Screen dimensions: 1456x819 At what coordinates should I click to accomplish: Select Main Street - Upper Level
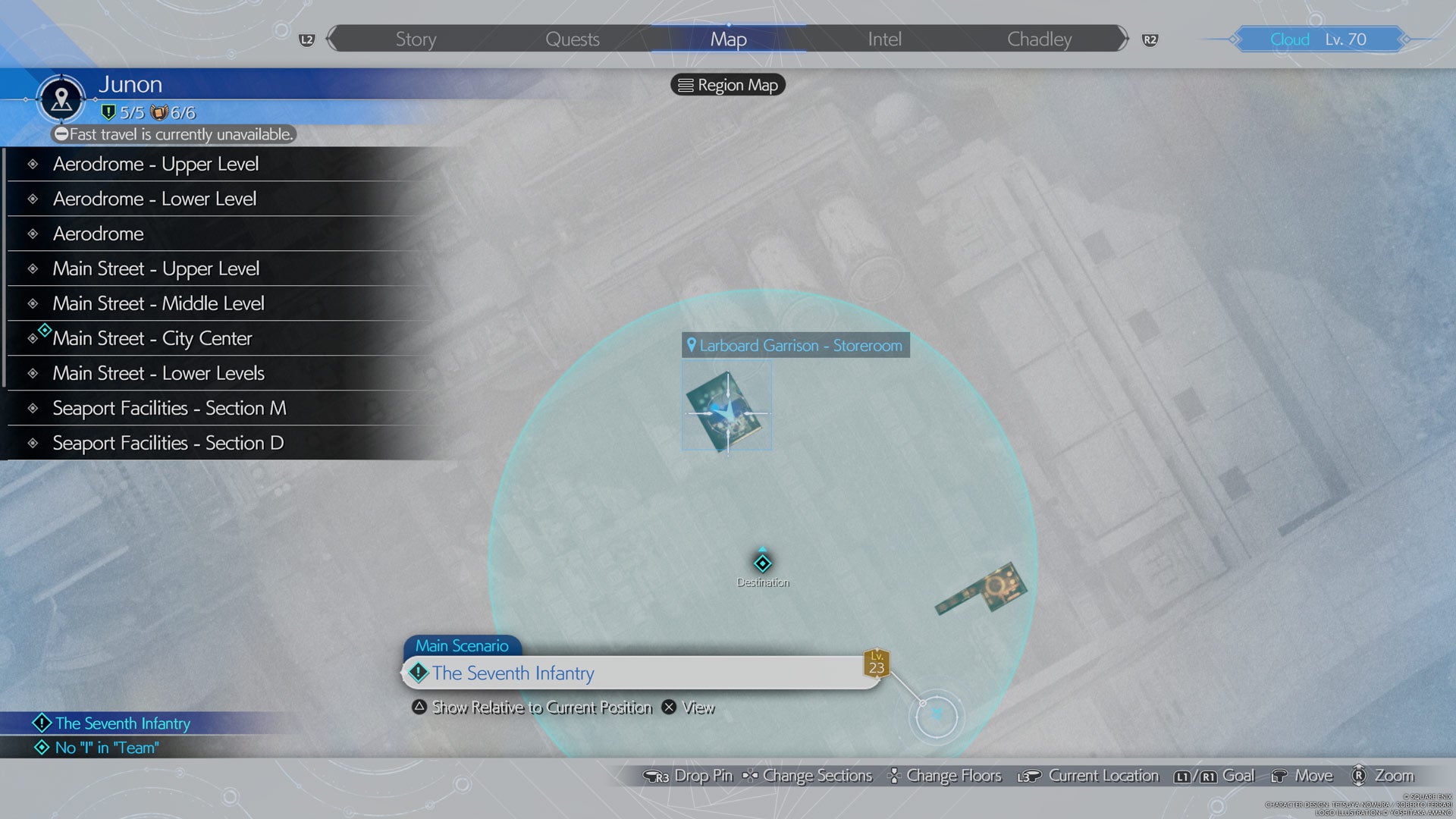[156, 268]
